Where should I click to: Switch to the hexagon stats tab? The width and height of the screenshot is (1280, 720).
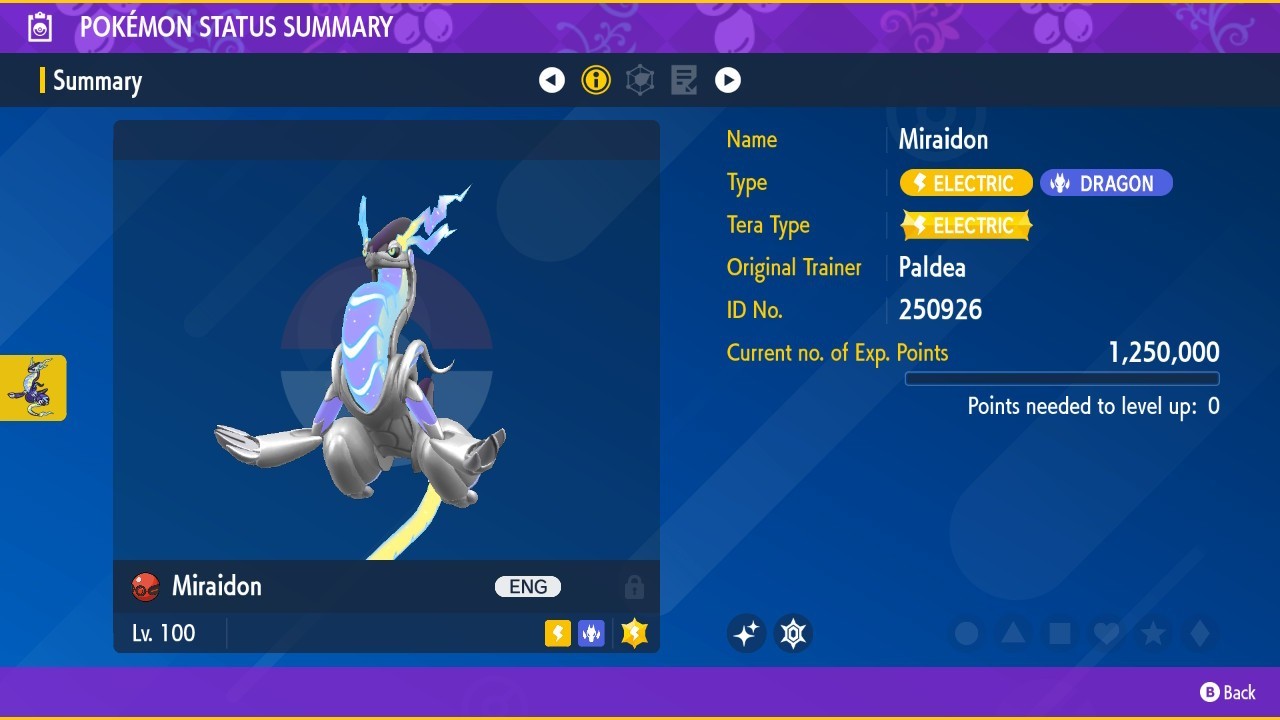[640, 80]
